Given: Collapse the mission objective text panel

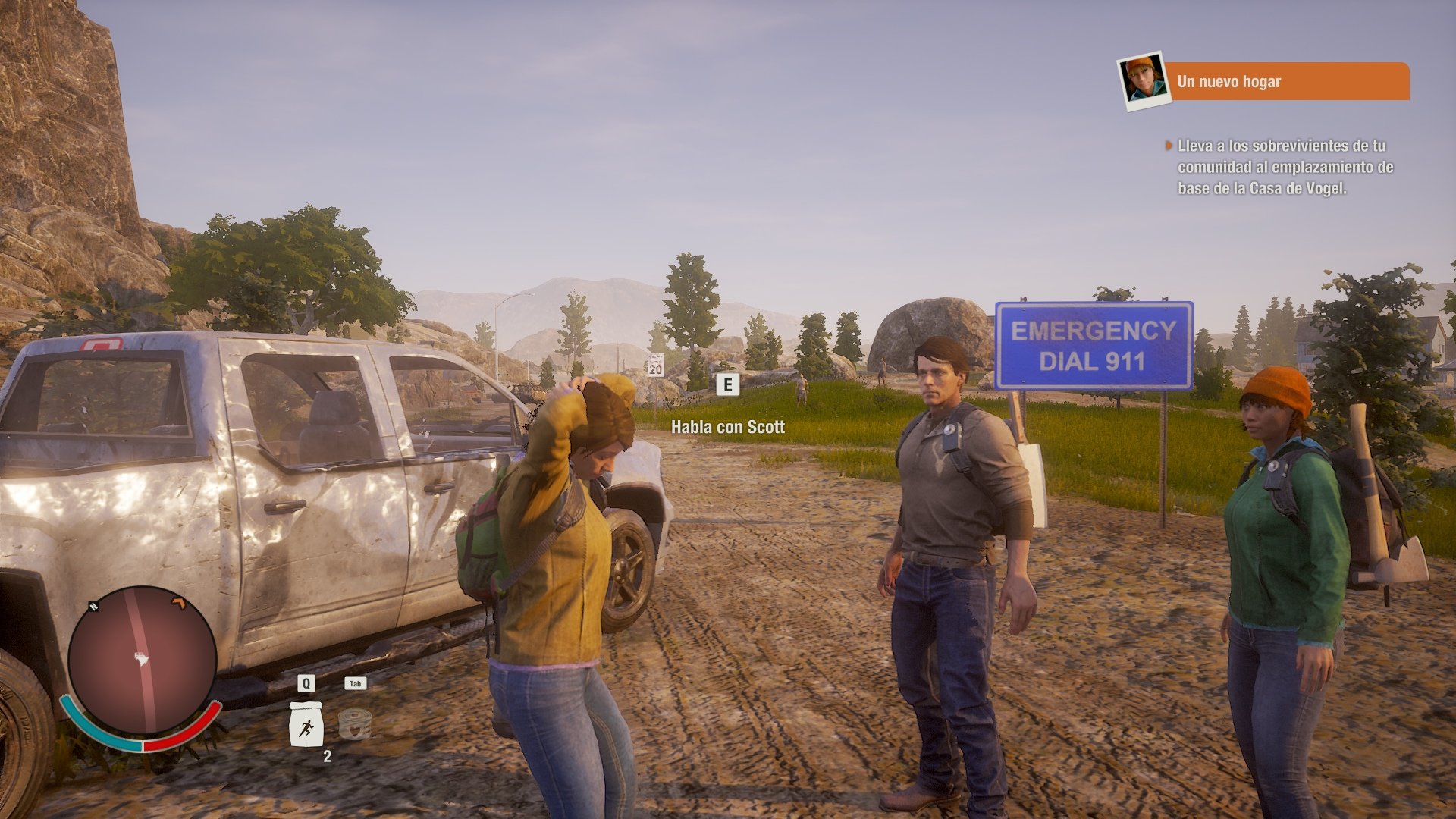Looking at the screenshot, I should [x=1282, y=167].
